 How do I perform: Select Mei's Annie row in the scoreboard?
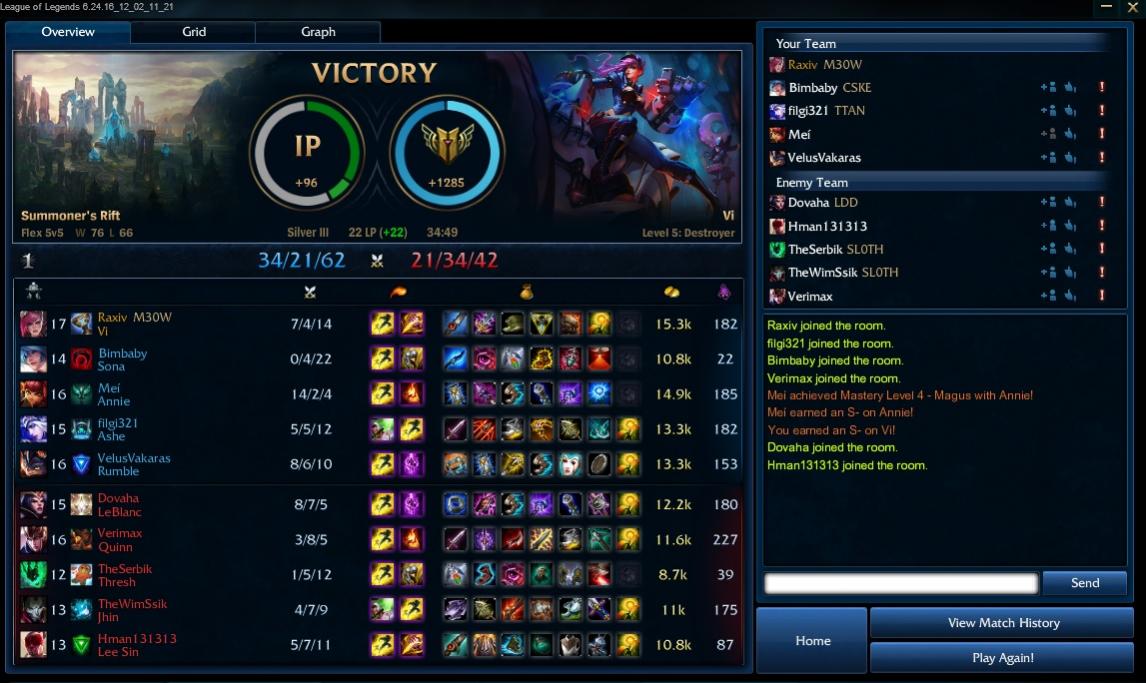(378, 395)
